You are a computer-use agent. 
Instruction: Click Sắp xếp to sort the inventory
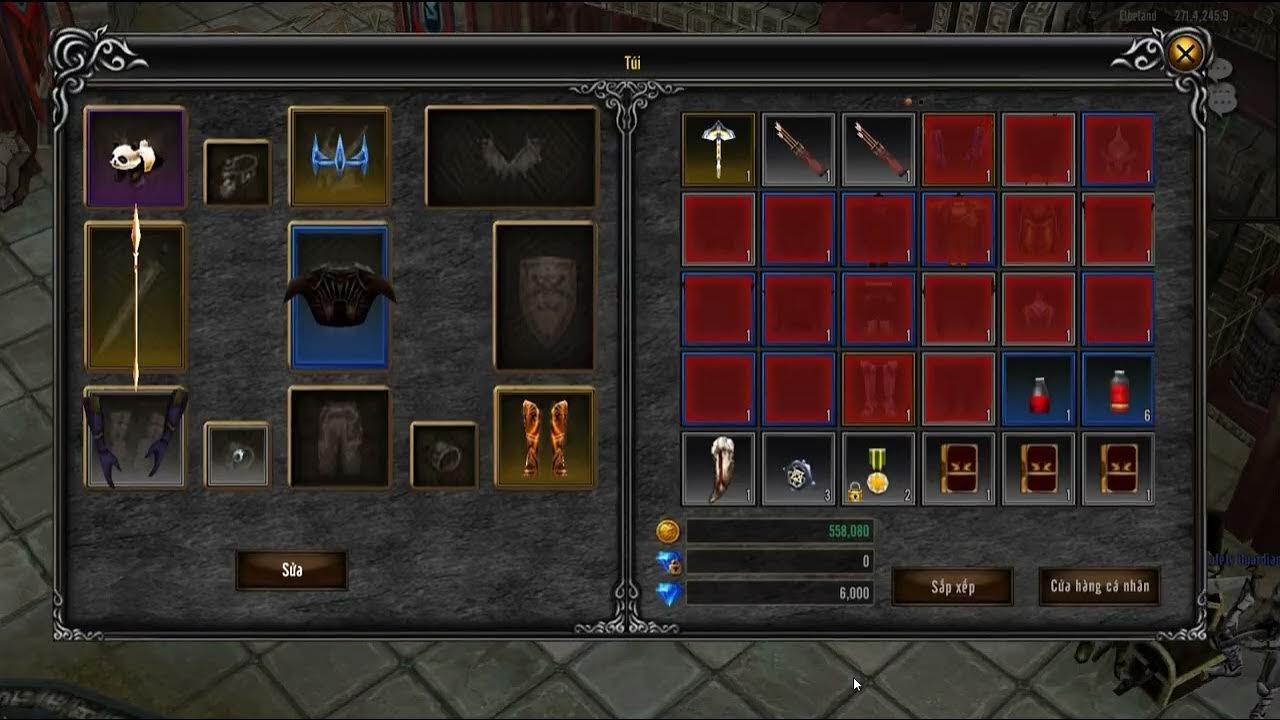pos(951,589)
